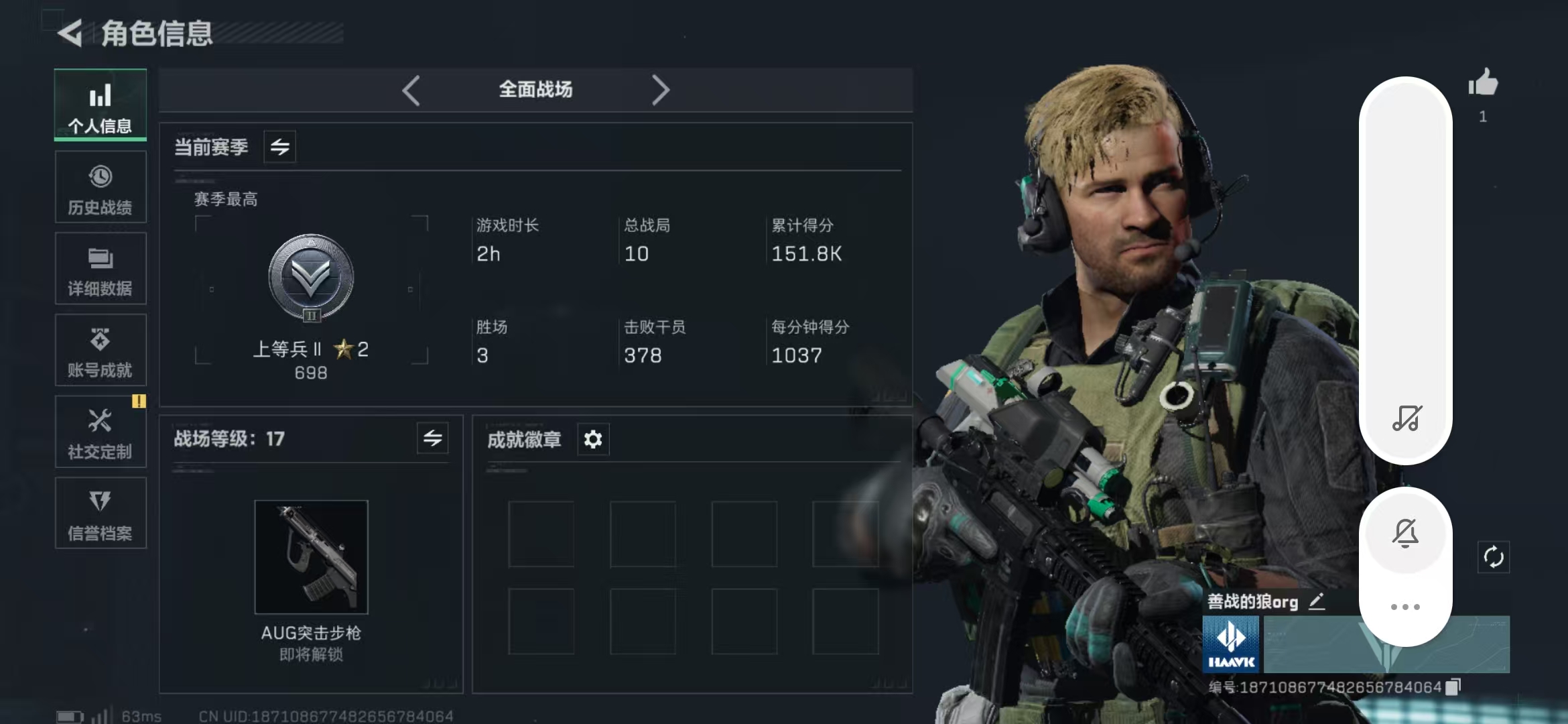Switch game mode with the right arrow
1568x724 pixels.
coord(660,90)
